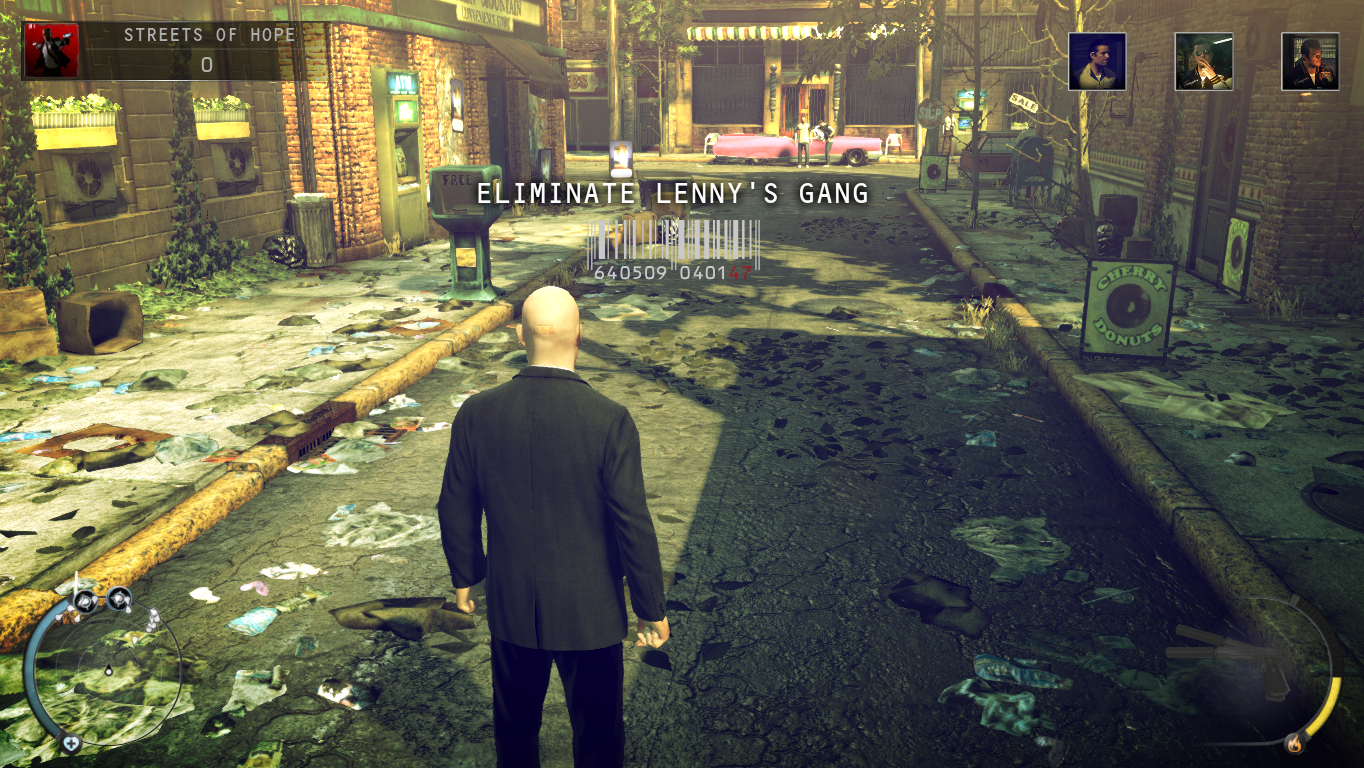Click the ELIMINATE LENNY'S GANG objective text
Screen dimensions: 1364x768
(x=673, y=194)
